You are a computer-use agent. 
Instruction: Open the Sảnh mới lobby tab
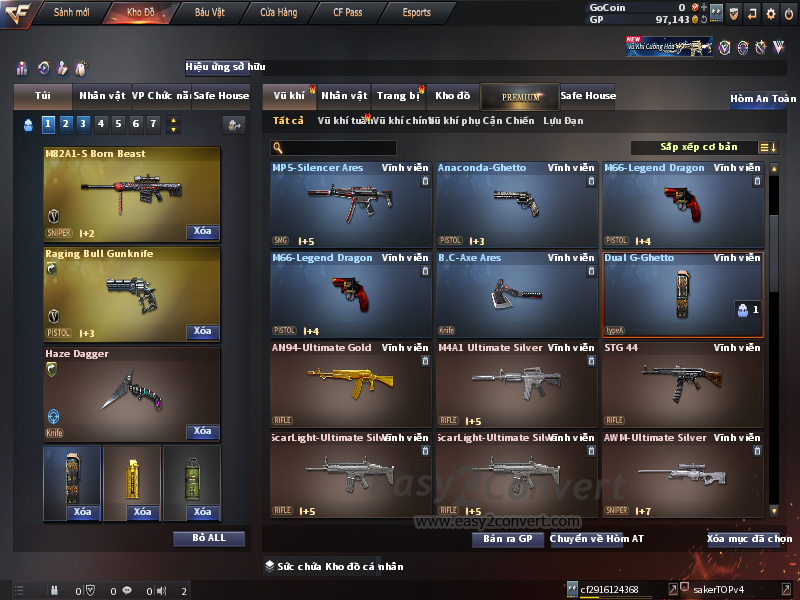[x=71, y=13]
